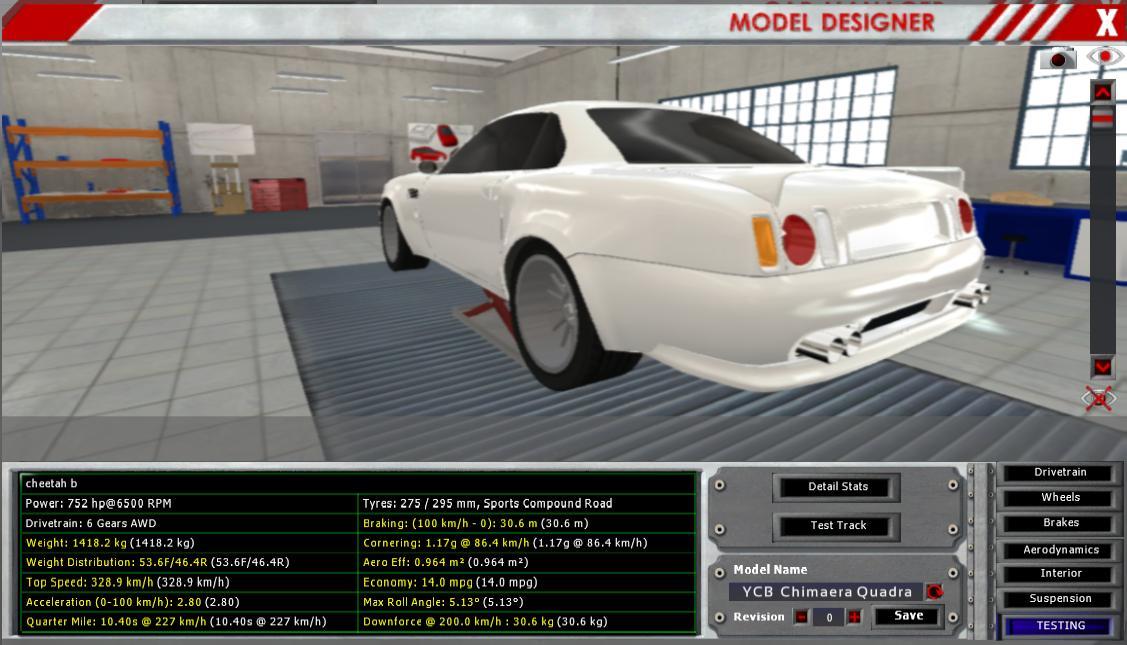
Task: Toggle the red eye view icon
Action: pyautogui.click(x=1104, y=57)
